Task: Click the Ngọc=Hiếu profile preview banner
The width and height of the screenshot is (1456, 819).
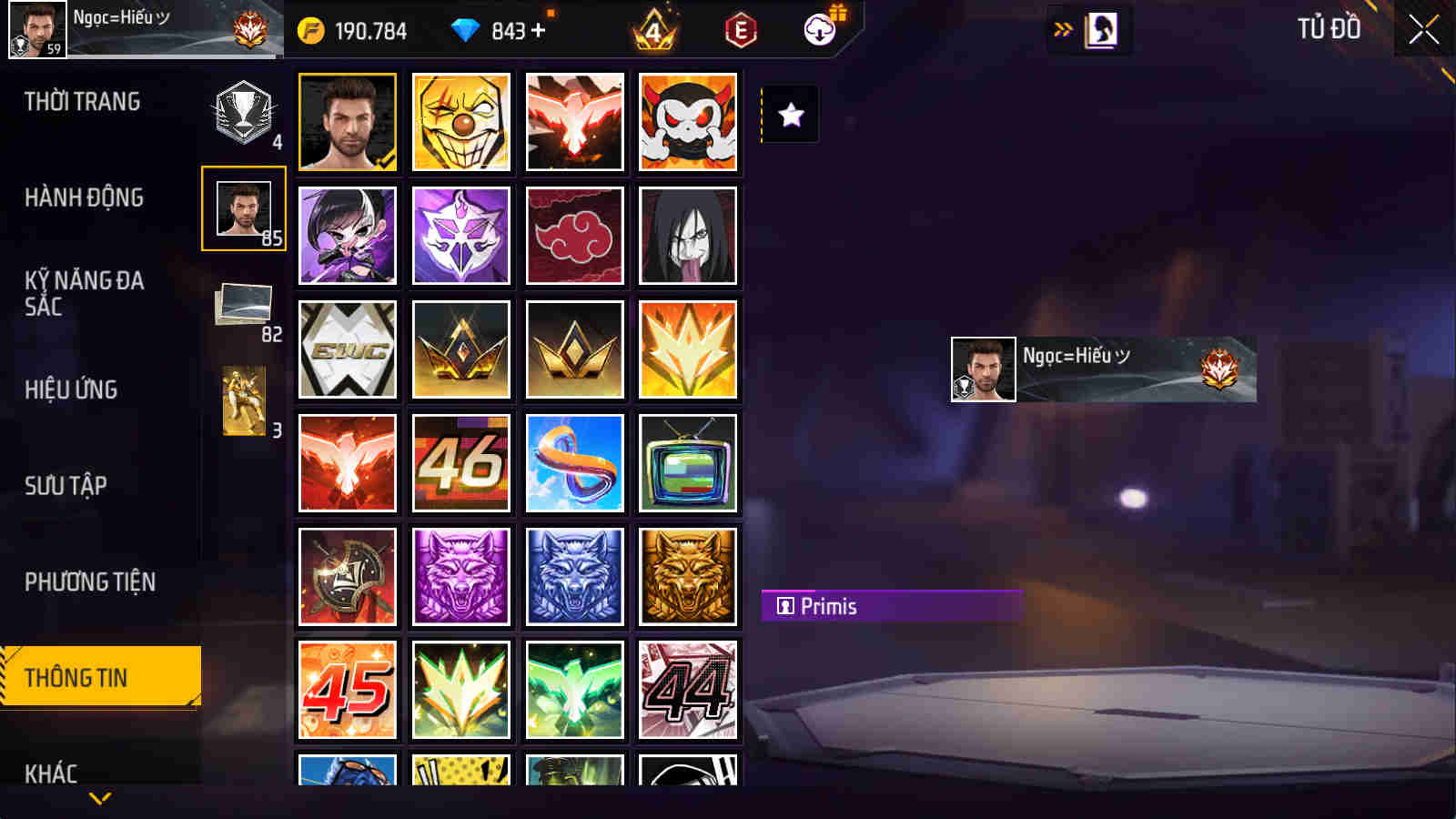Action: [x=1101, y=369]
